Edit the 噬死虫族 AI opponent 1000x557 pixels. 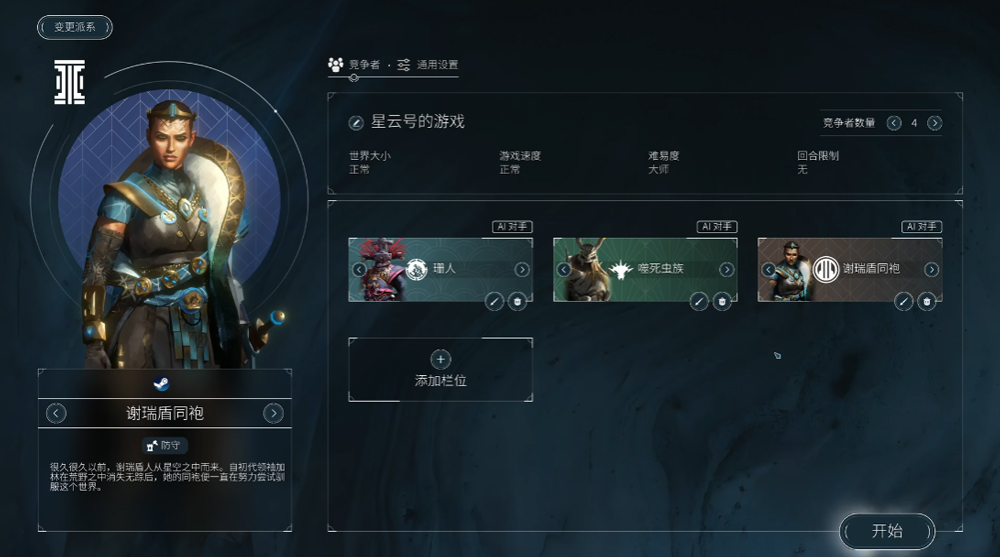click(699, 301)
